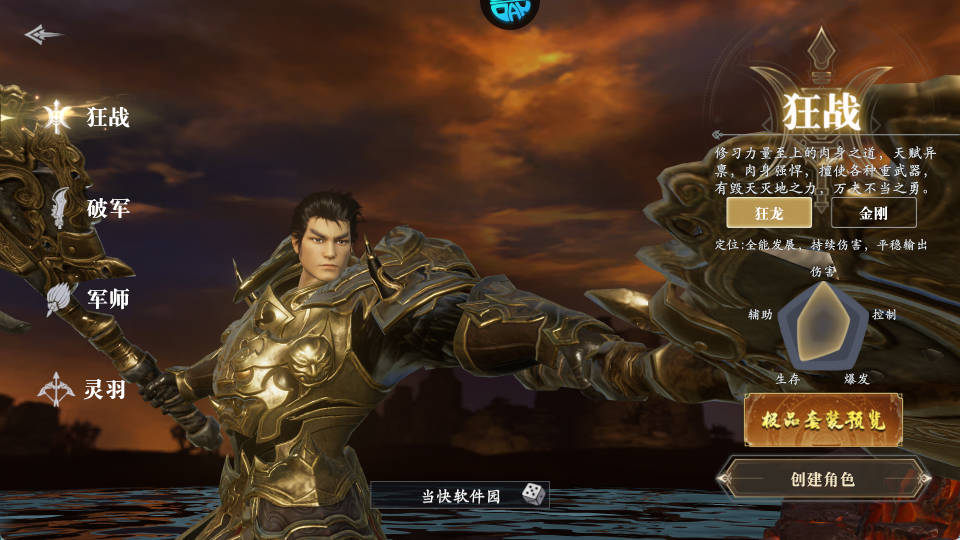Open the blue overlay icon at top

coord(510,10)
